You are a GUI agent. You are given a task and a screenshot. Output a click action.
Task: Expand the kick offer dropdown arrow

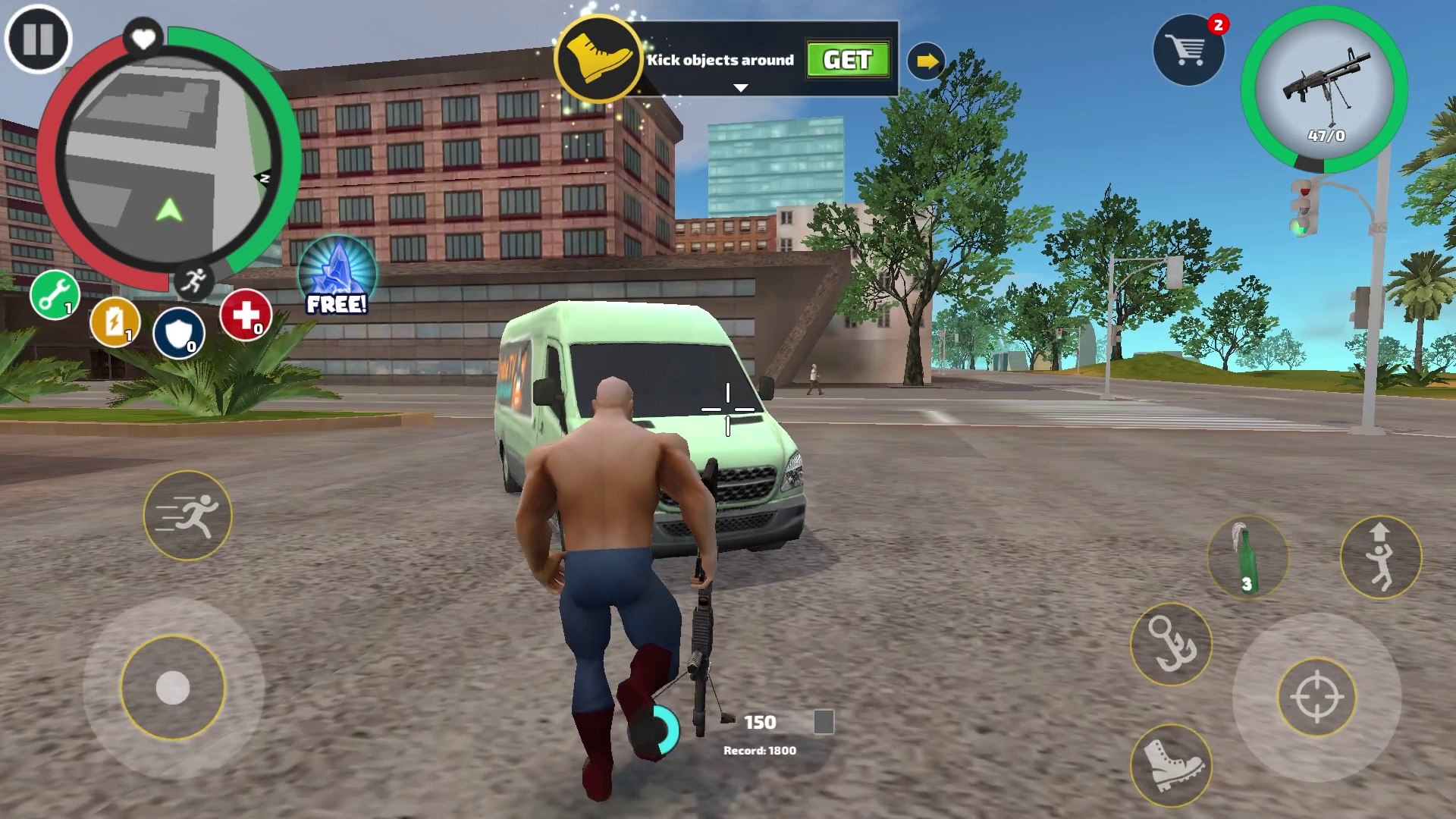point(741,88)
